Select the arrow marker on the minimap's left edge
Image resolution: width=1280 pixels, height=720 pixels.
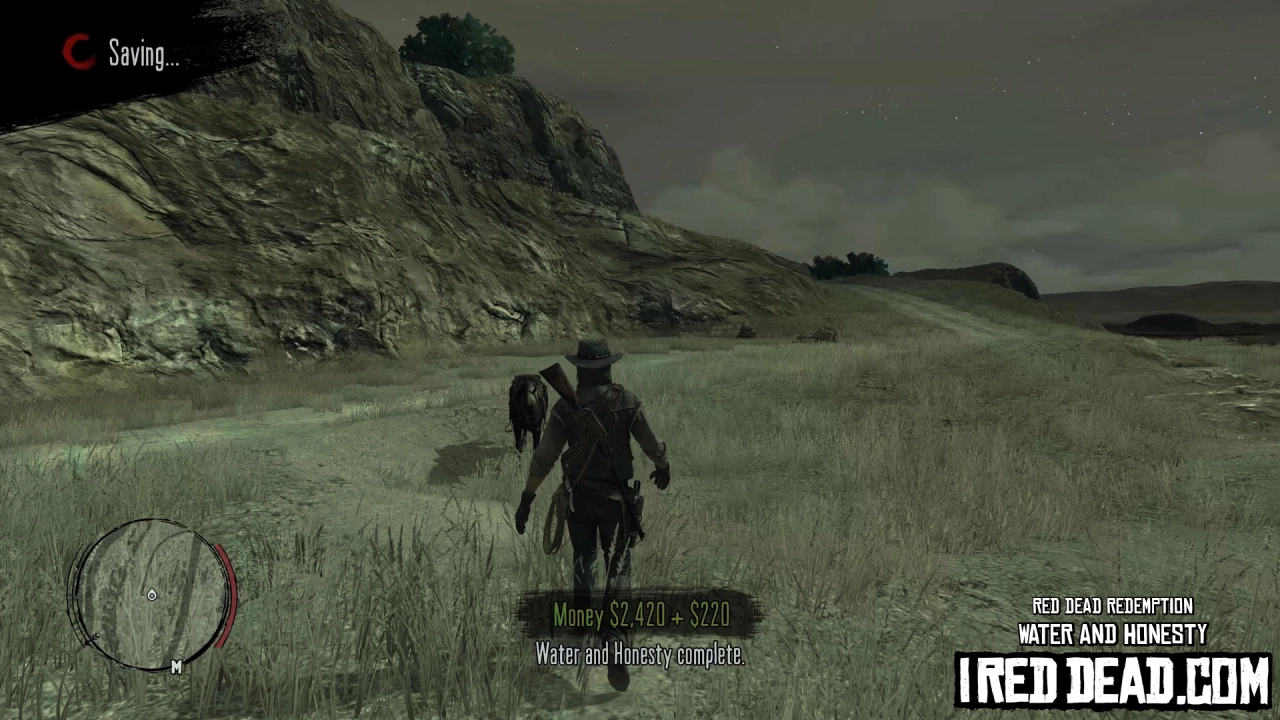[x=92, y=636]
